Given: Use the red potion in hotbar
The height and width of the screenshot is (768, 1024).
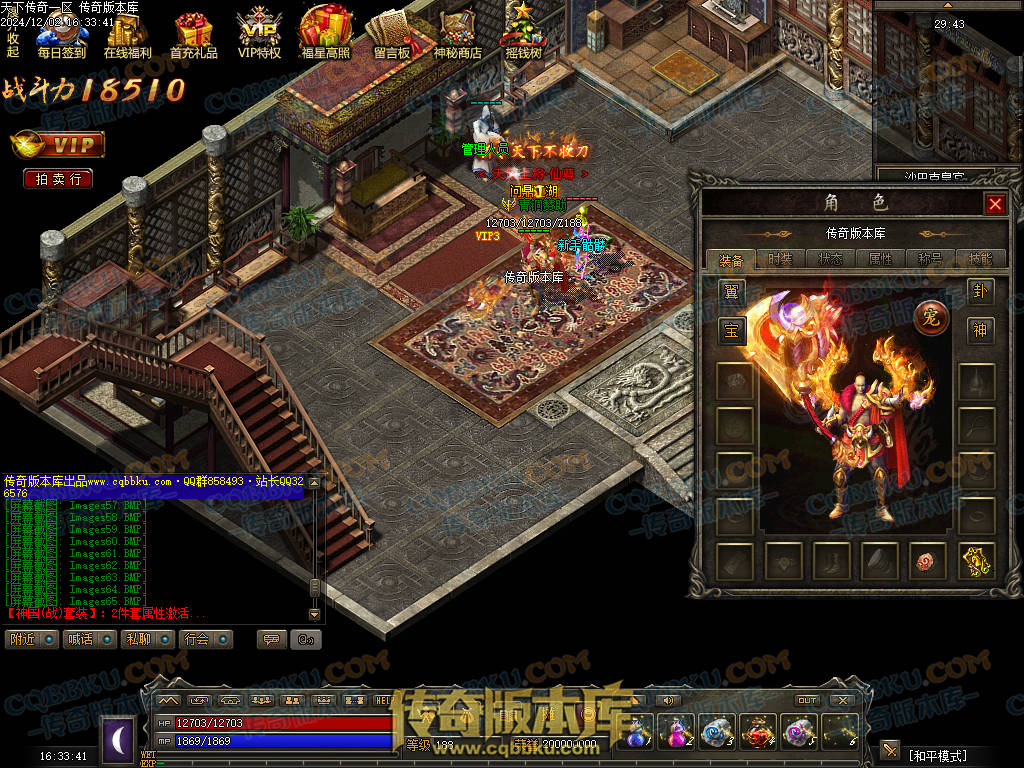Looking at the screenshot, I should pos(757,731).
